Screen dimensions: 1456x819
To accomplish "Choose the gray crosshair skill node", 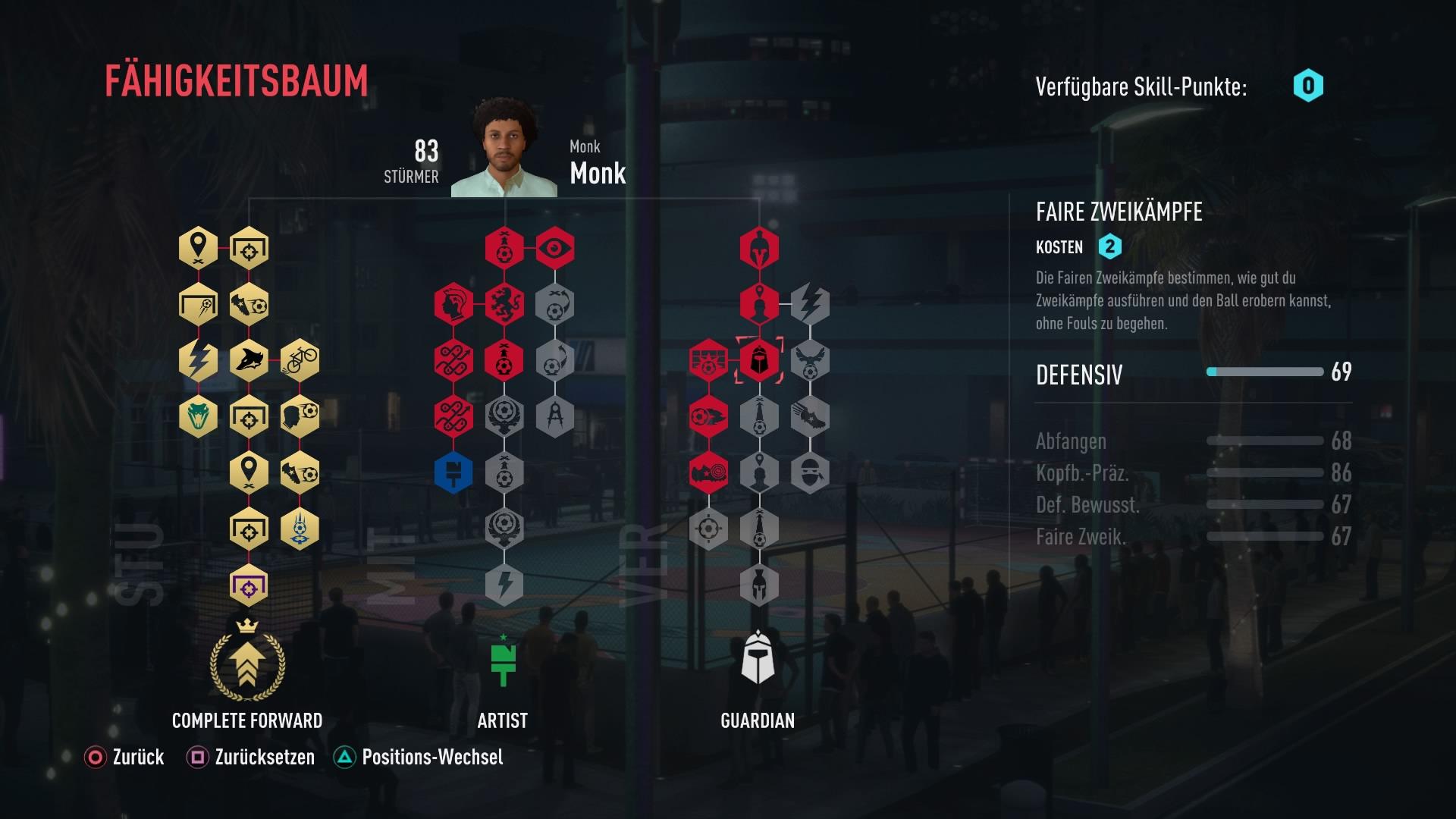I will coord(708,529).
